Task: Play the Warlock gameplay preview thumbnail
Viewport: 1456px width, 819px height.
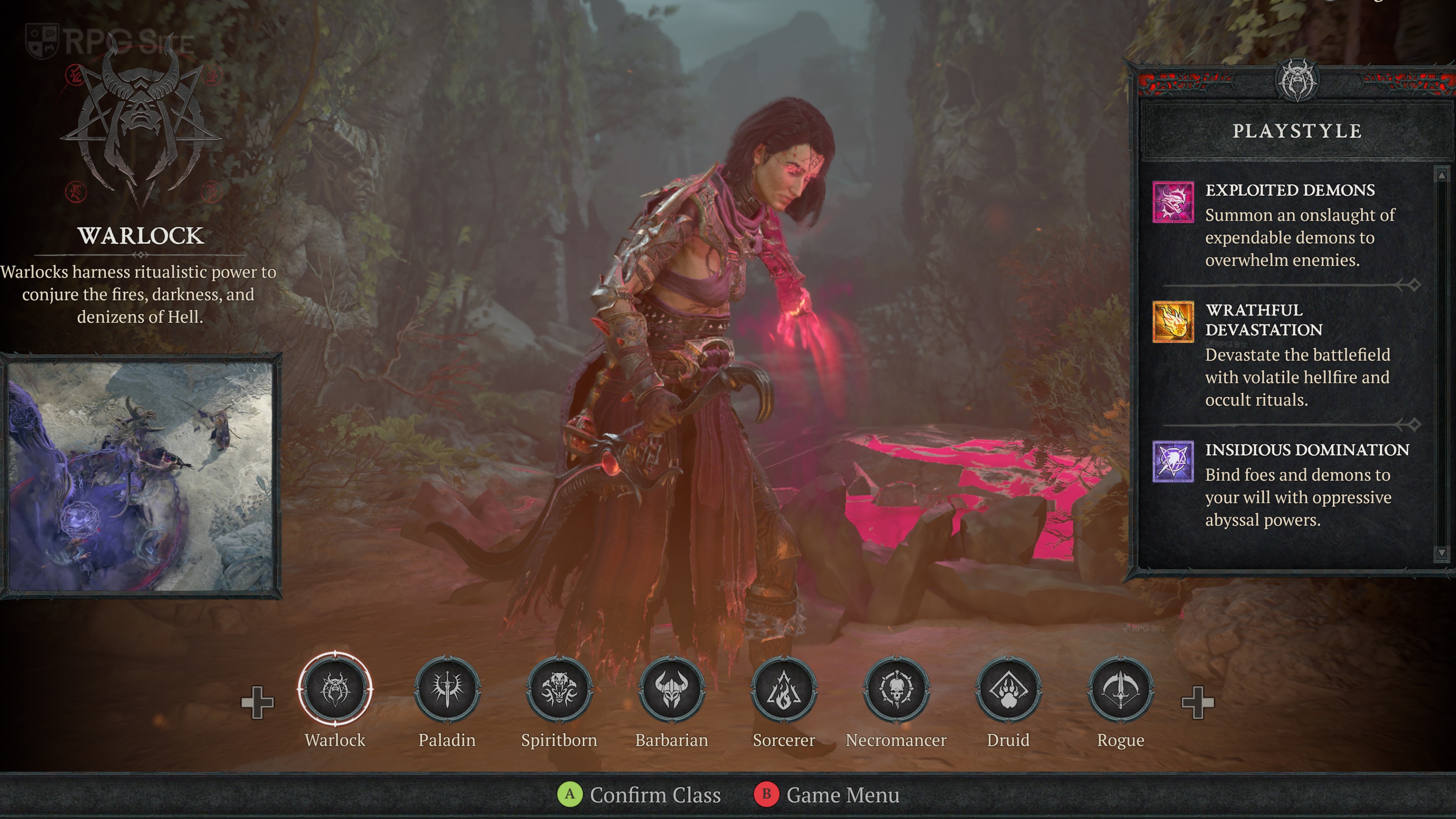Action: (140, 476)
